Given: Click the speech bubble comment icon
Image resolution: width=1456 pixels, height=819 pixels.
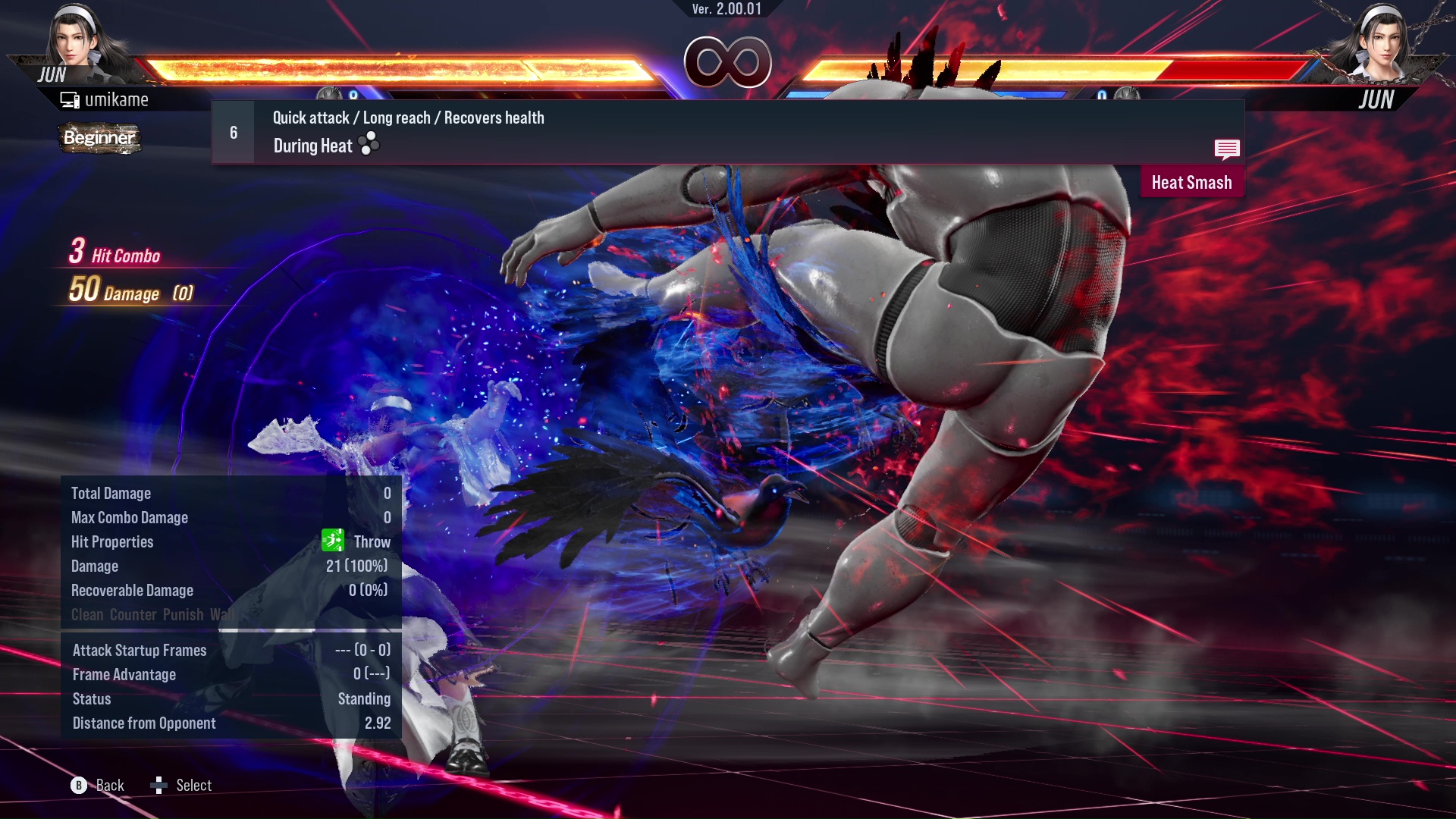Looking at the screenshot, I should [x=1227, y=150].
